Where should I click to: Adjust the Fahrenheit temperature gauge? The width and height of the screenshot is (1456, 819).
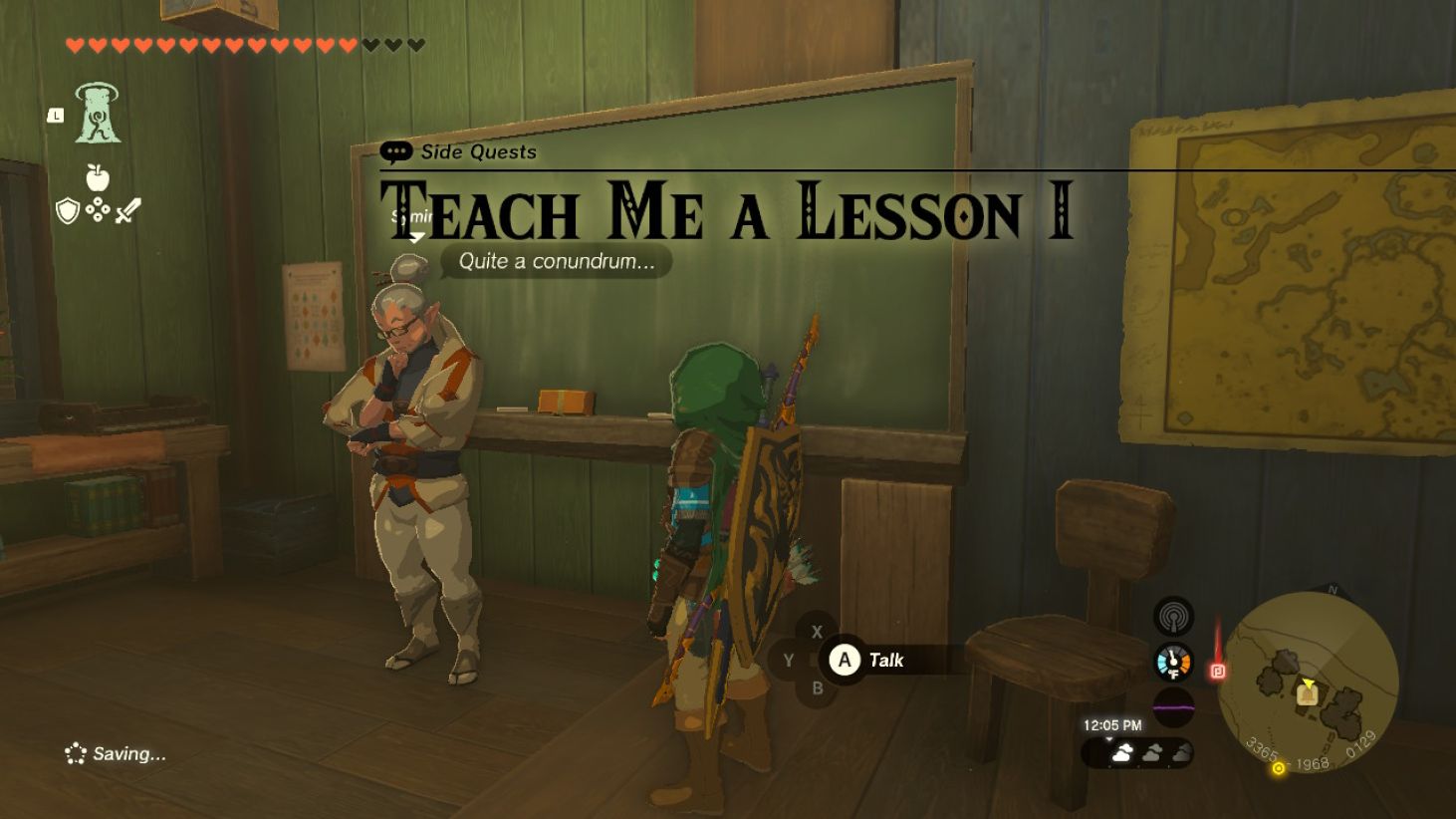pos(1175,660)
